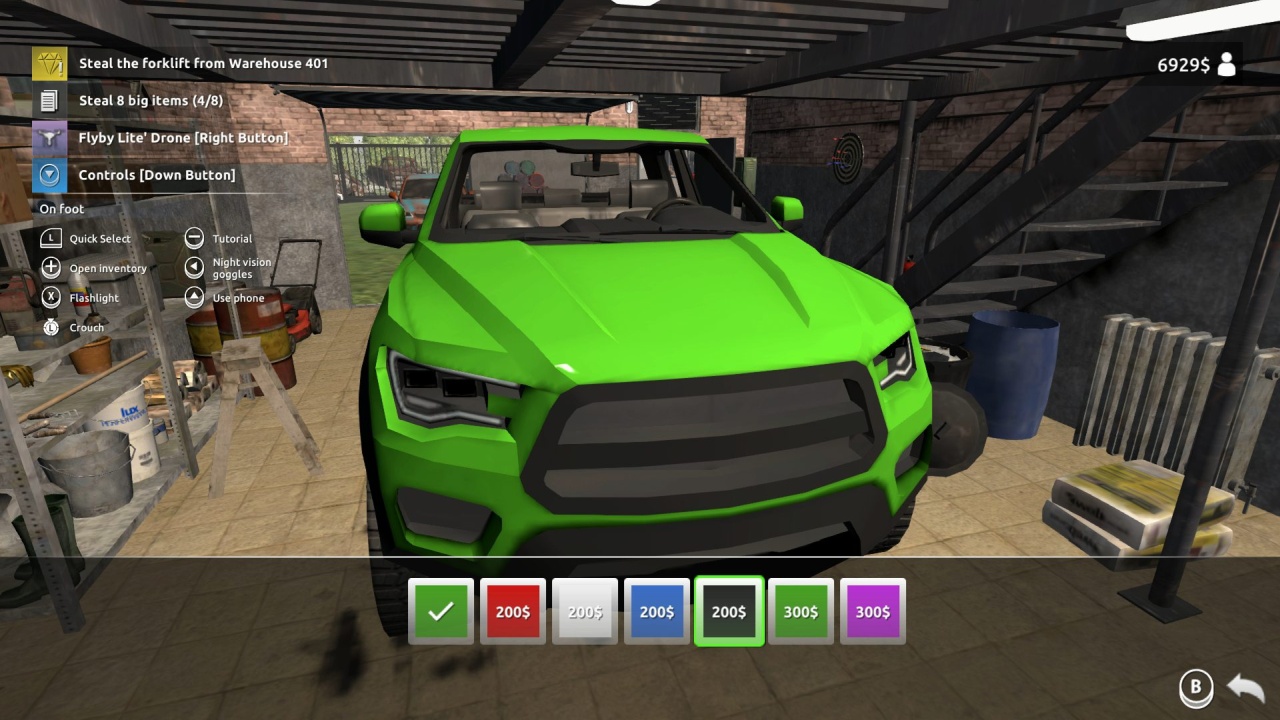Use phone via its control icon
1280x720 pixels.
tap(192, 296)
